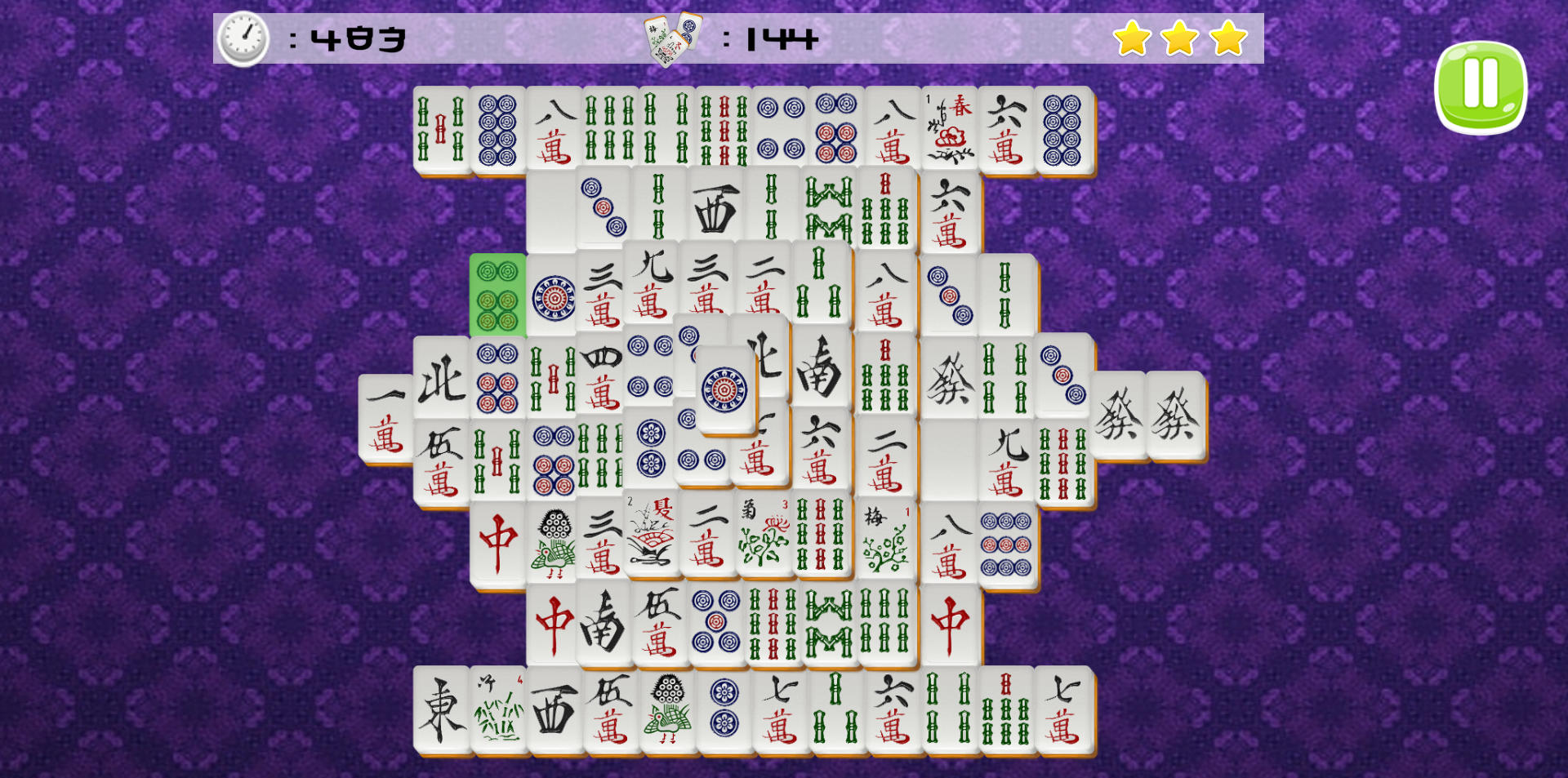
Task: Click the middle gold star in the rating
Action: click(x=1178, y=37)
